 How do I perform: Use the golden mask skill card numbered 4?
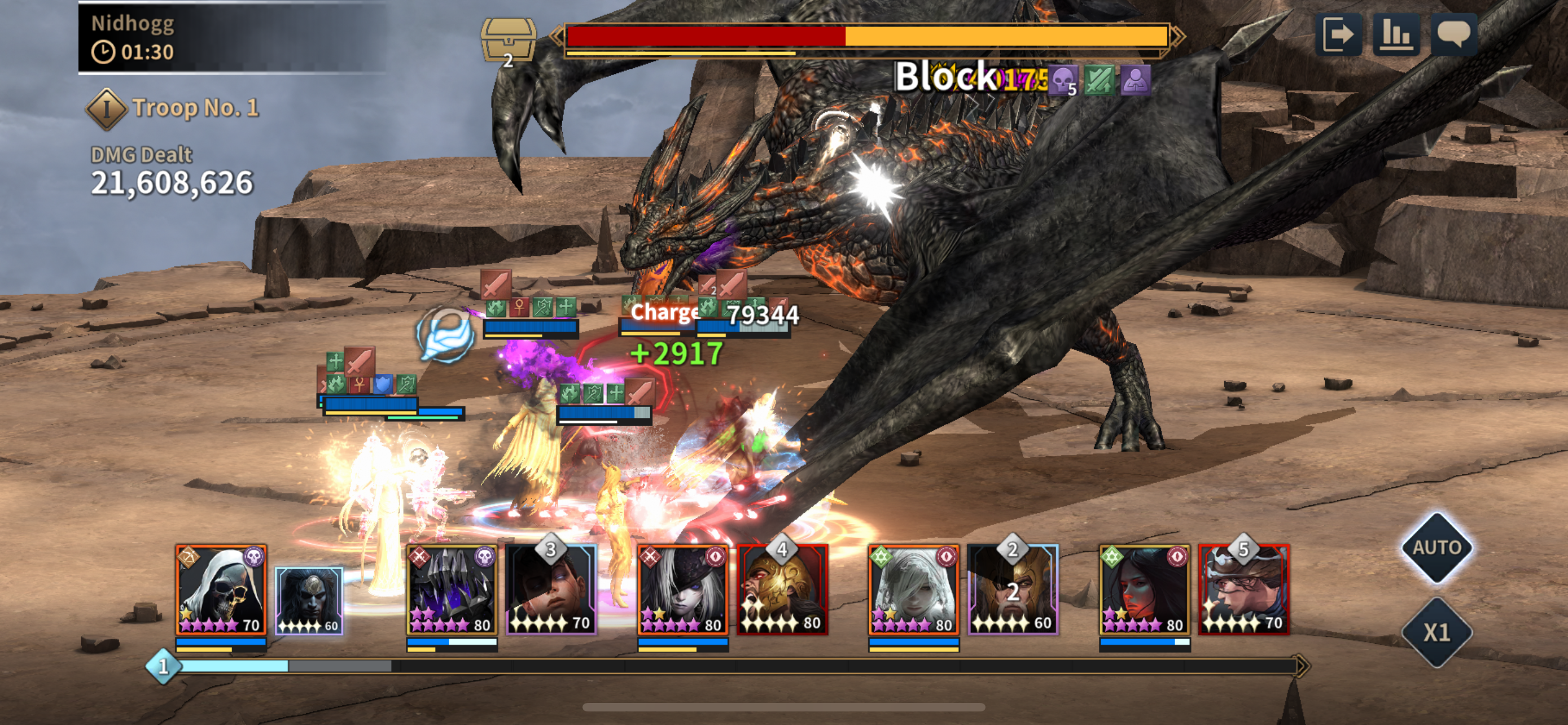[782, 590]
